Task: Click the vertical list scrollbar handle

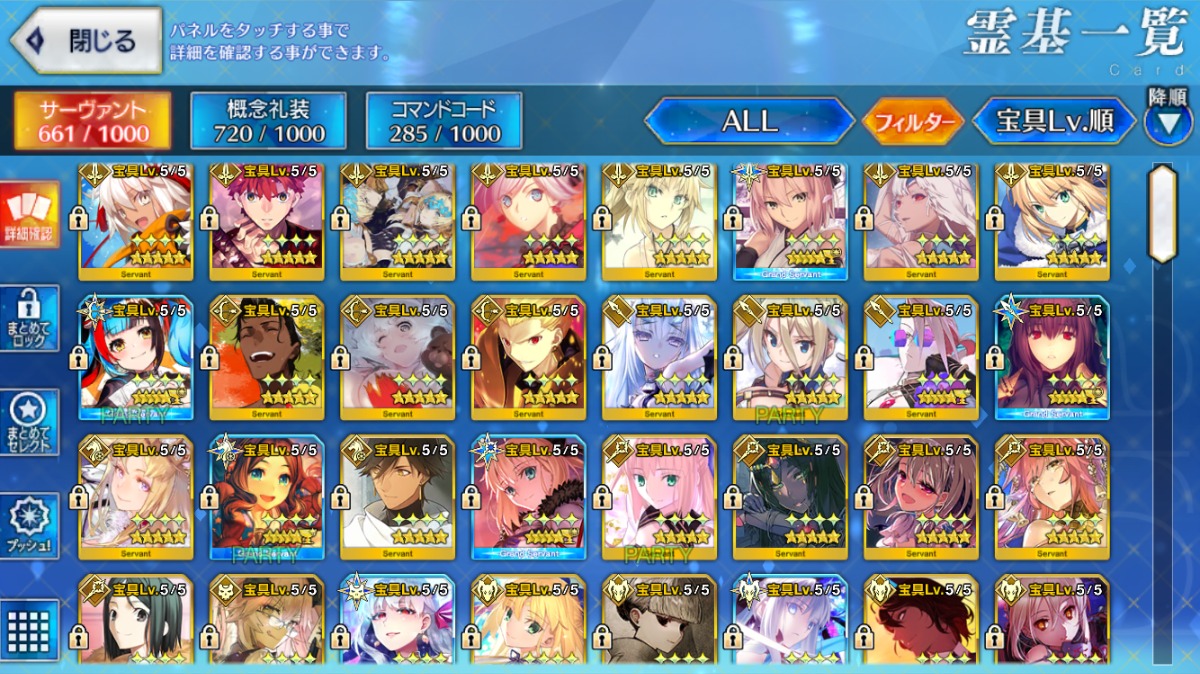Action: [1162, 212]
